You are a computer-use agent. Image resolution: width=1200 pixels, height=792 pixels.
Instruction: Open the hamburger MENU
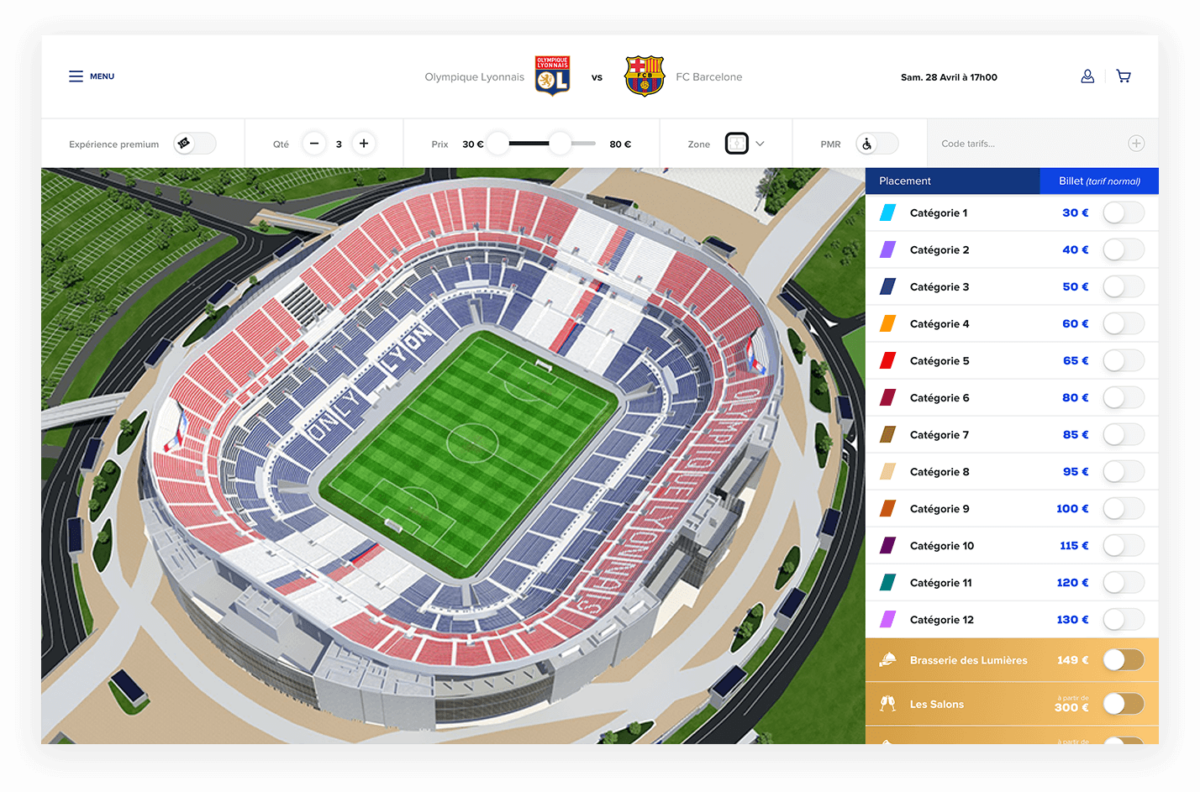point(90,76)
